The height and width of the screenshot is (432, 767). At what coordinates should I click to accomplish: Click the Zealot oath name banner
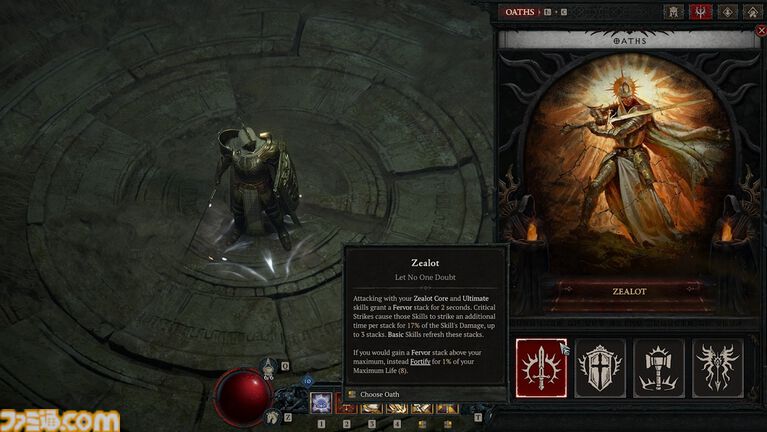point(628,289)
